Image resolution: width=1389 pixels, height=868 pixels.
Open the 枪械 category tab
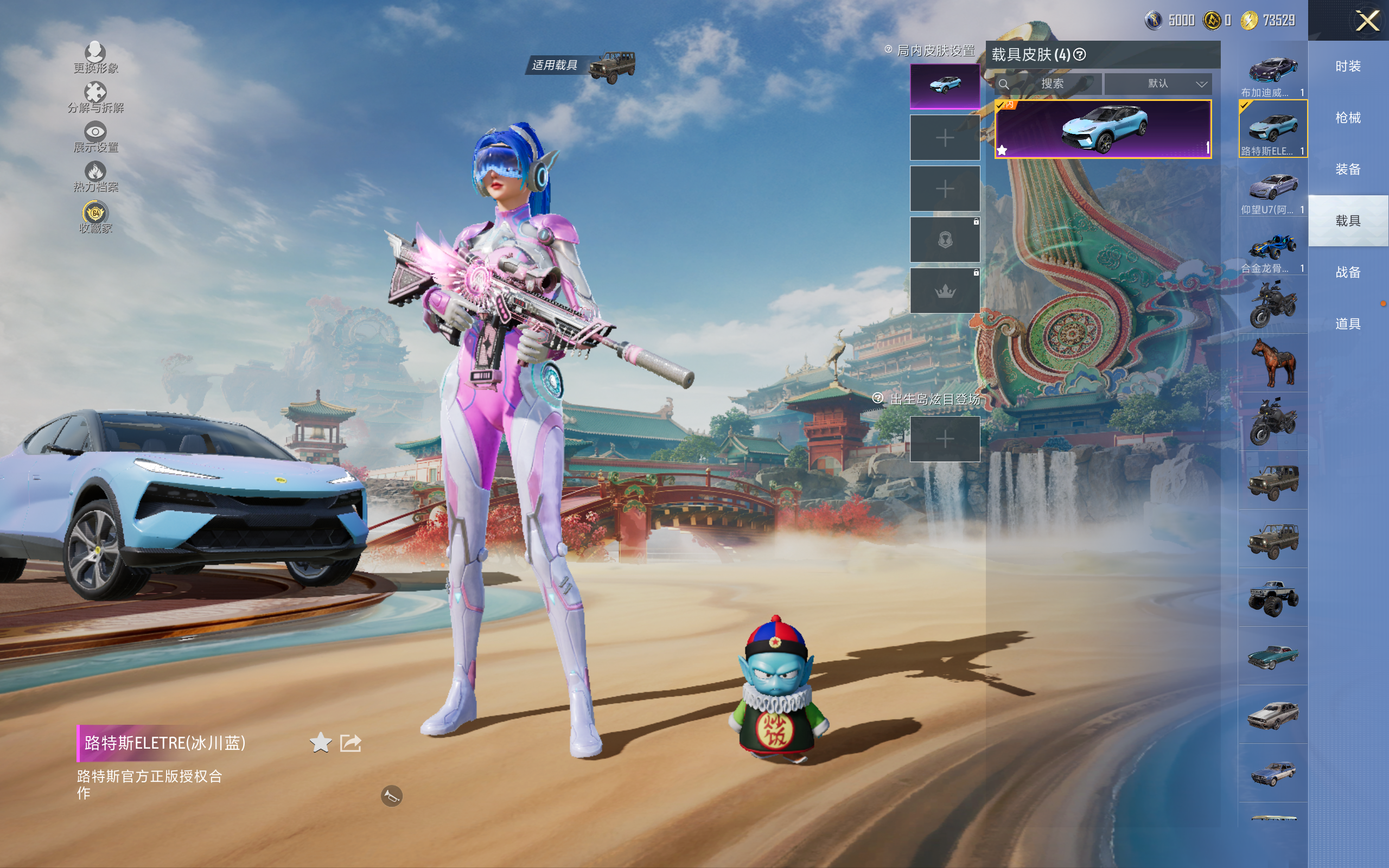[x=1348, y=118]
